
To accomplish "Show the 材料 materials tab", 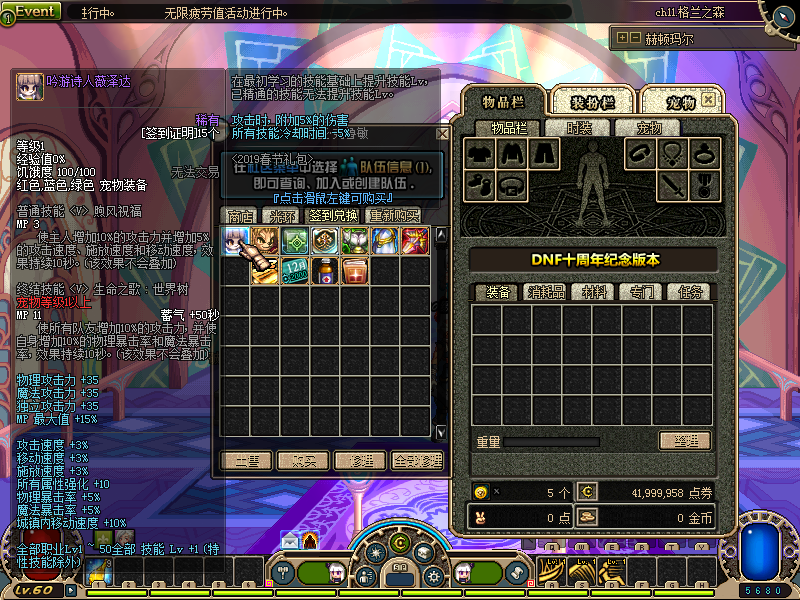I will coord(592,291).
